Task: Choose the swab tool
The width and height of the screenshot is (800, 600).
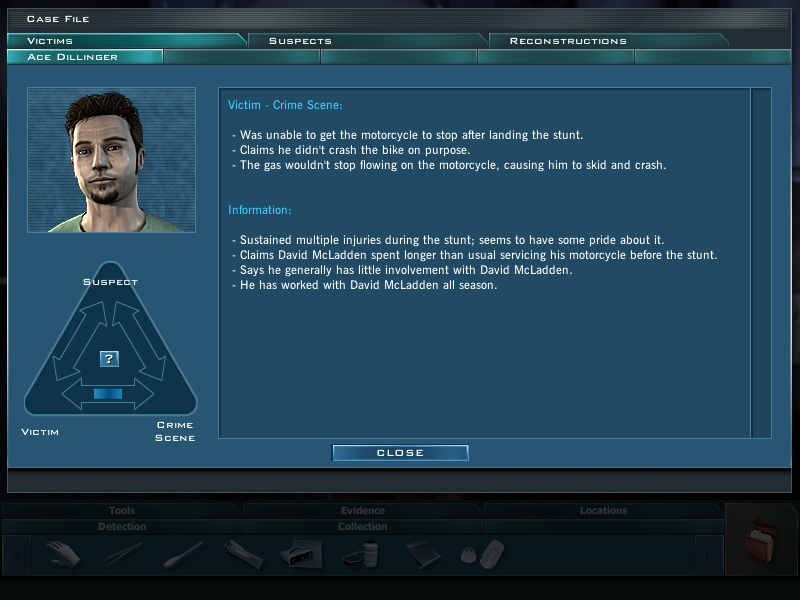Action: tap(182, 553)
